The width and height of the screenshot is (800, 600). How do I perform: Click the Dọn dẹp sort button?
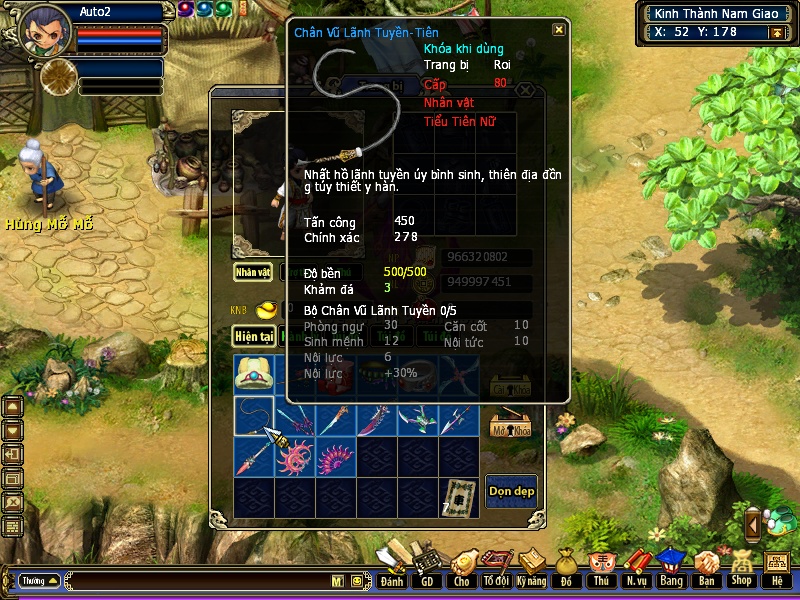point(511,491)
